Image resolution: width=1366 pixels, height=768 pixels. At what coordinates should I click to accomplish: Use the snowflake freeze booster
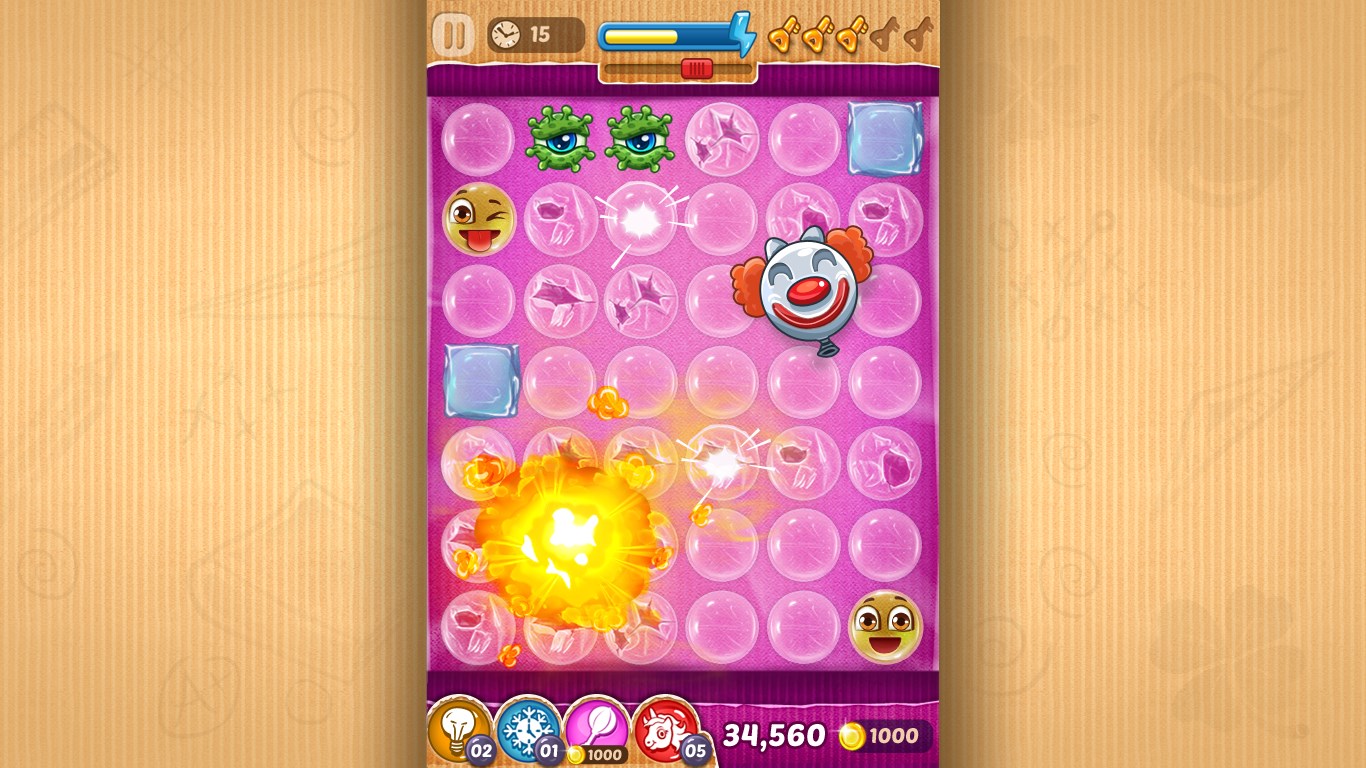(527, 730)
